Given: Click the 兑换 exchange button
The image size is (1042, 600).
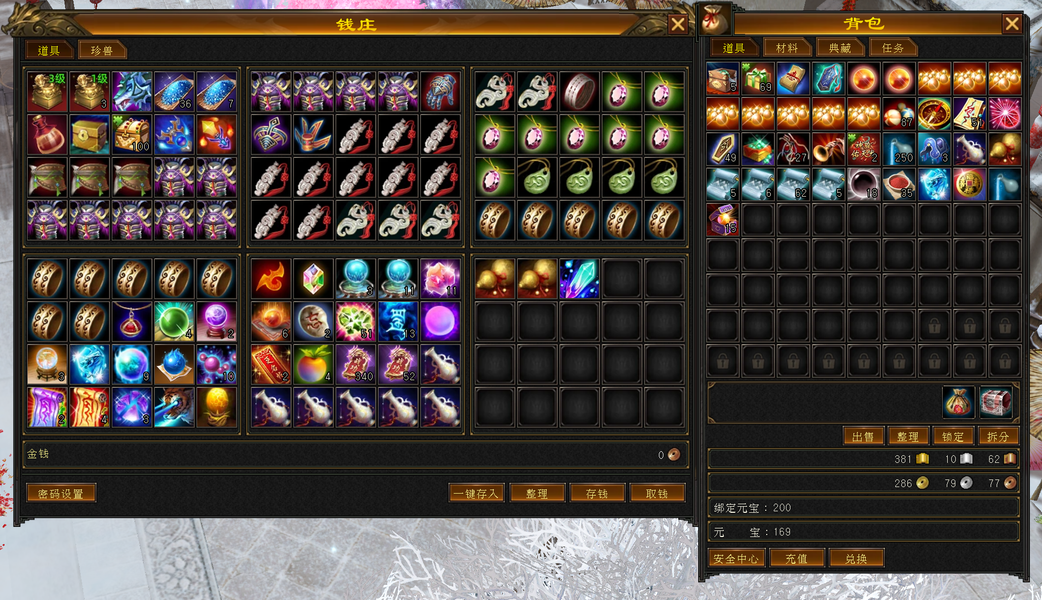Looking at the screenshot, I should point(856,558).
